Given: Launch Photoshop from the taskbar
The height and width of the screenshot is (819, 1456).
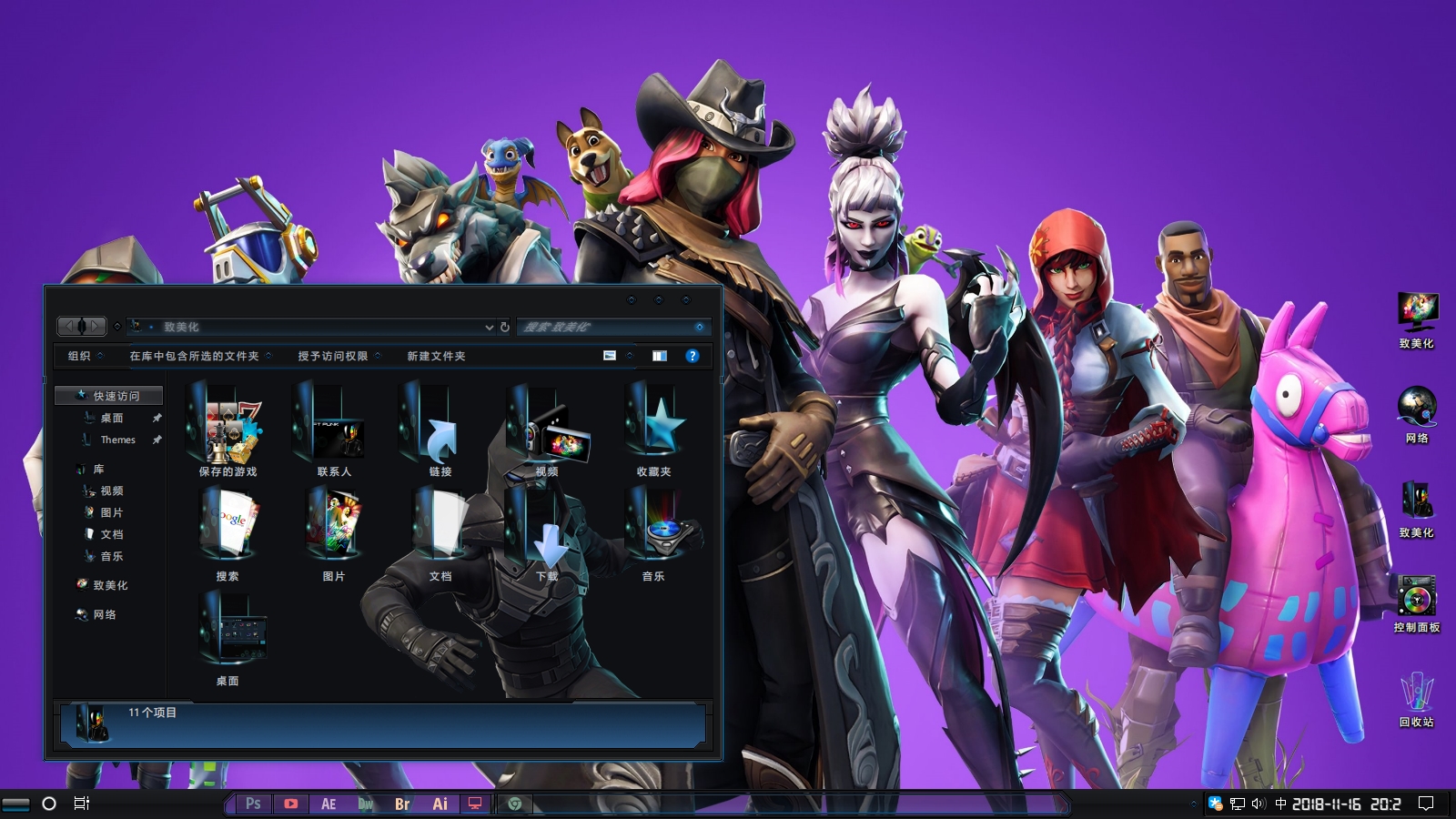Looking at the screenshot, I should click(253, 804).
